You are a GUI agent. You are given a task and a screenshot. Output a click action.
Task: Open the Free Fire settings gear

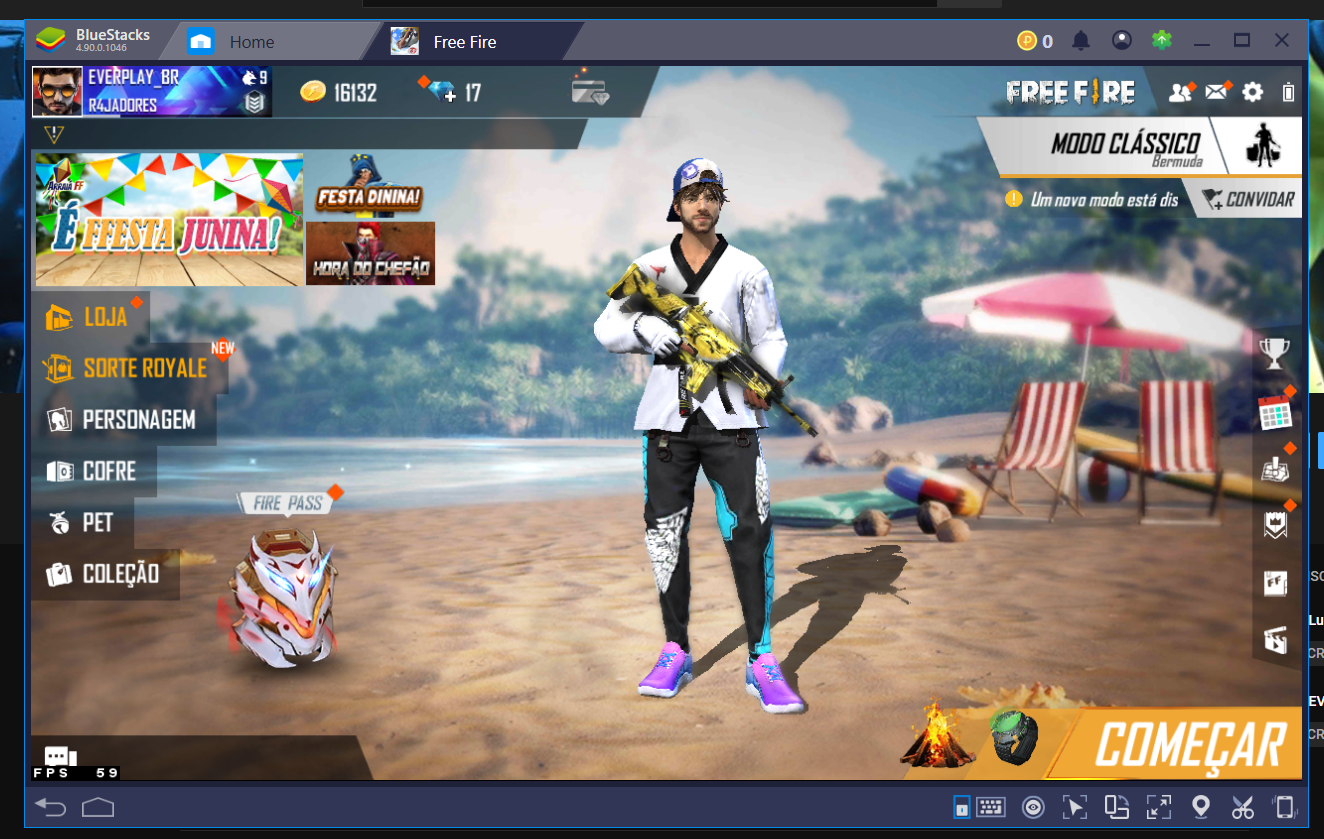[x=1251, y=91]
